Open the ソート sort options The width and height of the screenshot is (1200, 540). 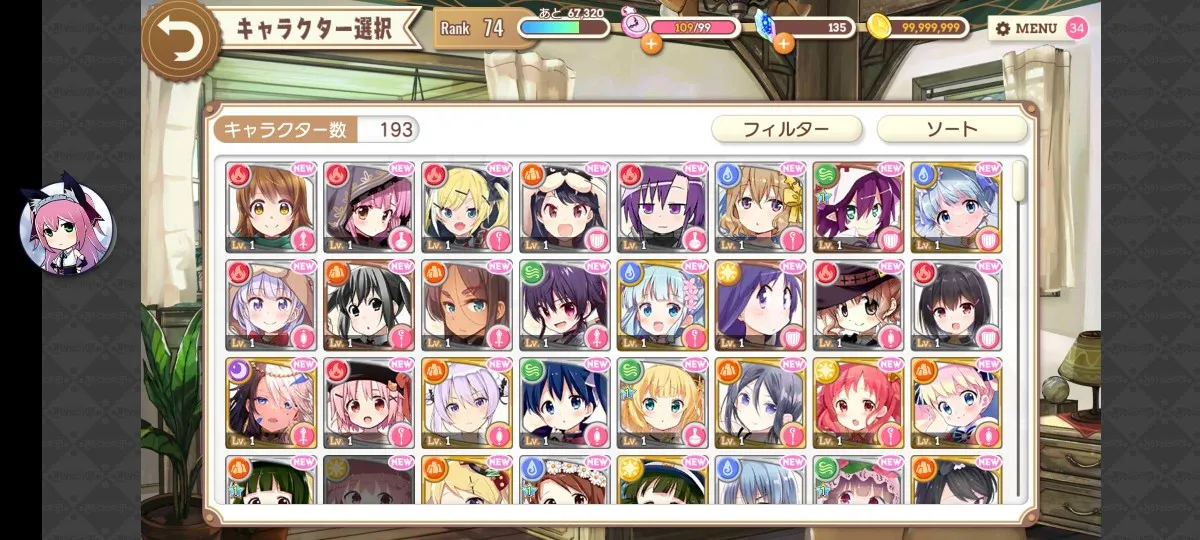pyautogui.click(x=951, y=129)
